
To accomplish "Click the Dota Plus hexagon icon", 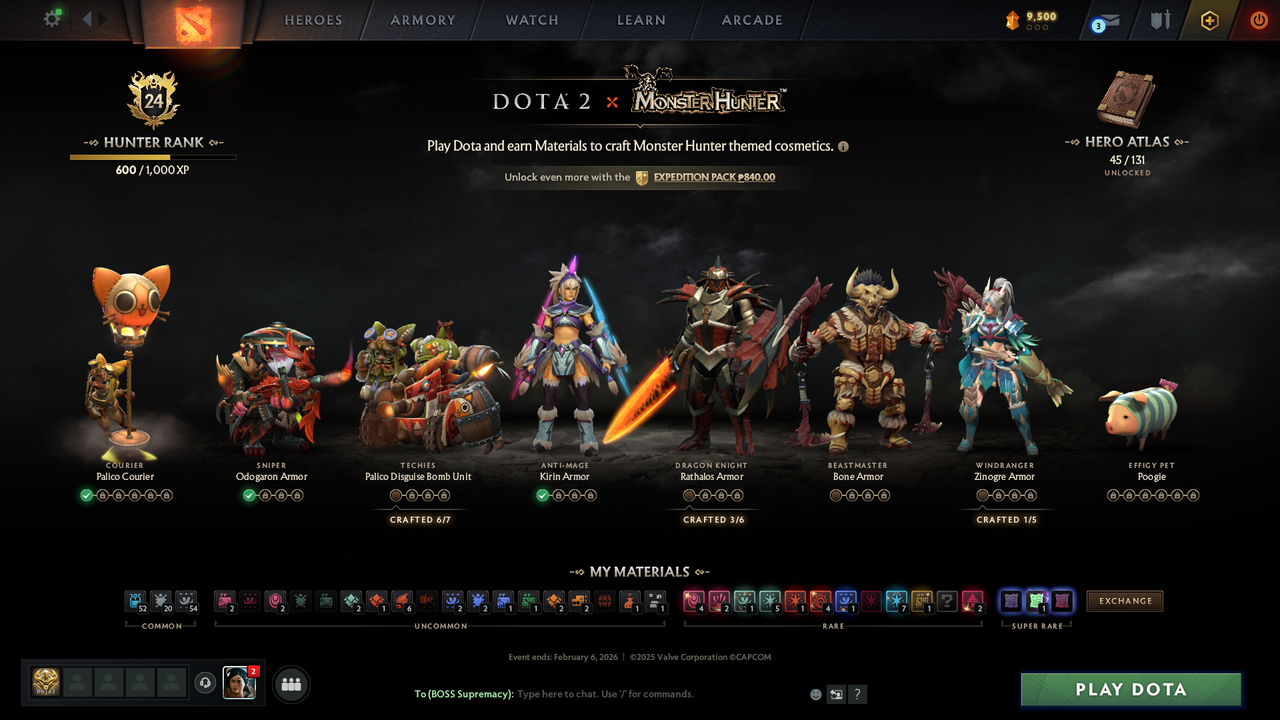I will click(1208, 19).
